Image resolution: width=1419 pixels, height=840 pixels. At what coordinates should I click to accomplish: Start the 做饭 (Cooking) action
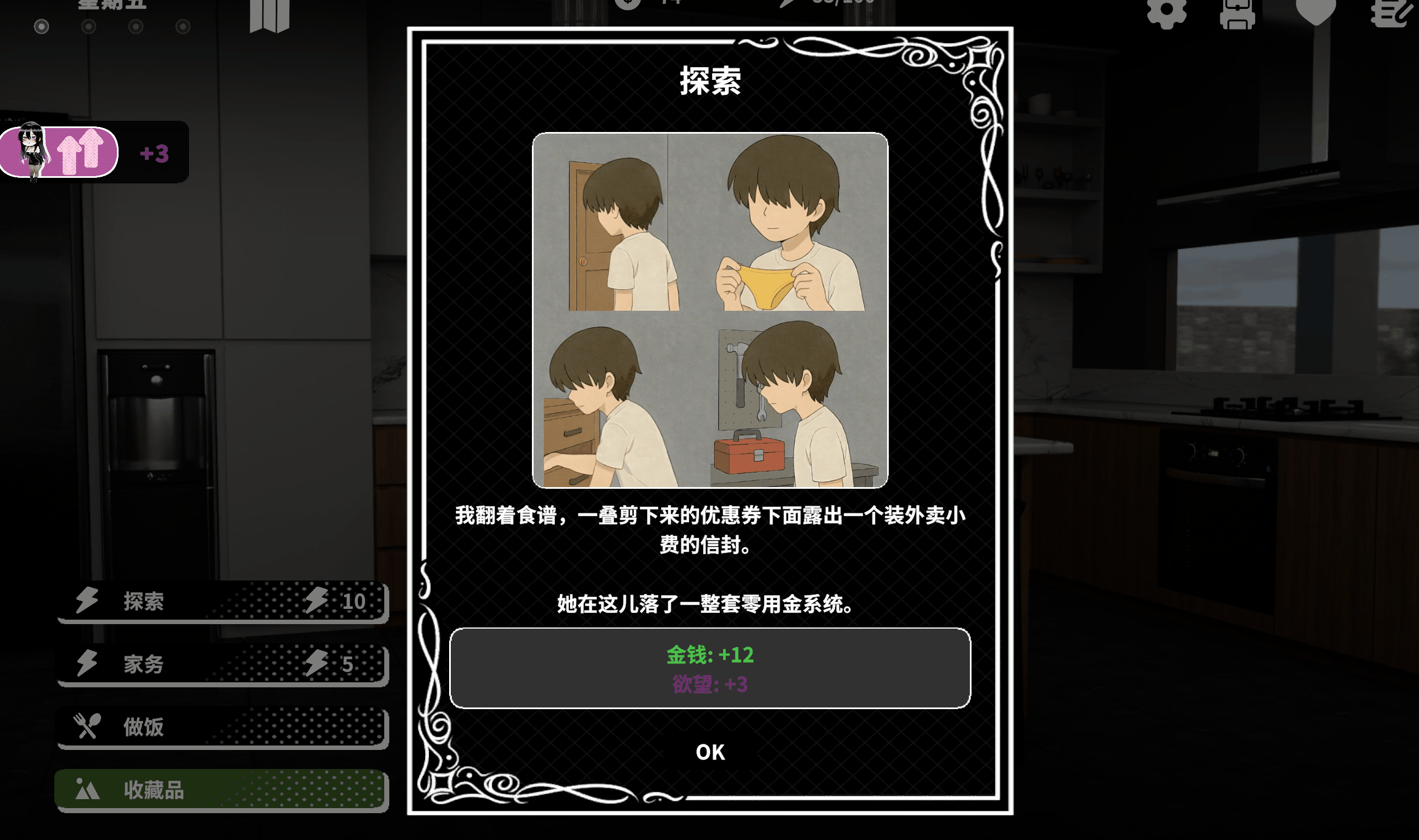[222, 727]
